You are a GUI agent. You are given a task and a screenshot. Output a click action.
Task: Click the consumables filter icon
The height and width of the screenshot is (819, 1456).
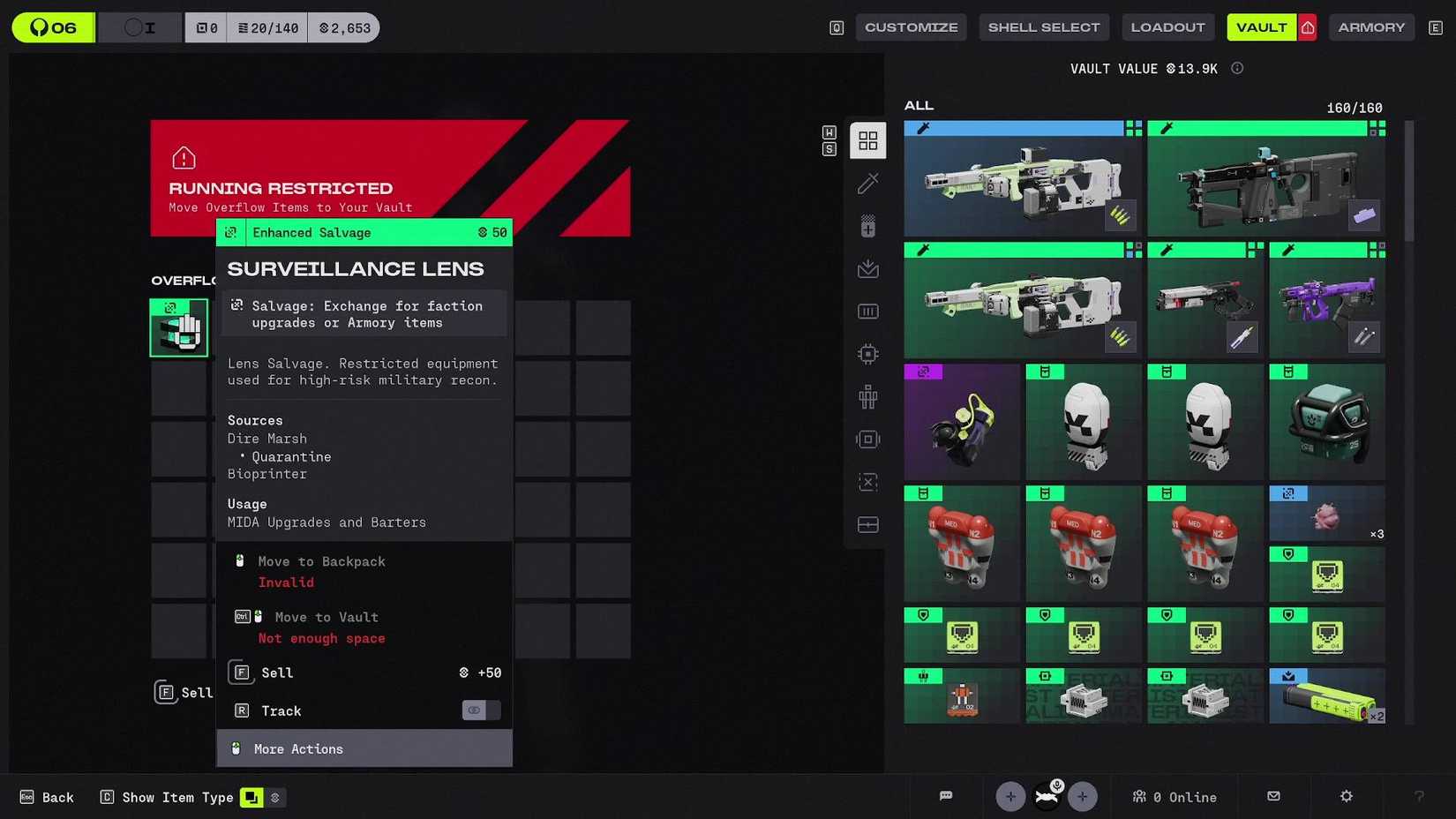pyautogui.click(x=867, y=225)
